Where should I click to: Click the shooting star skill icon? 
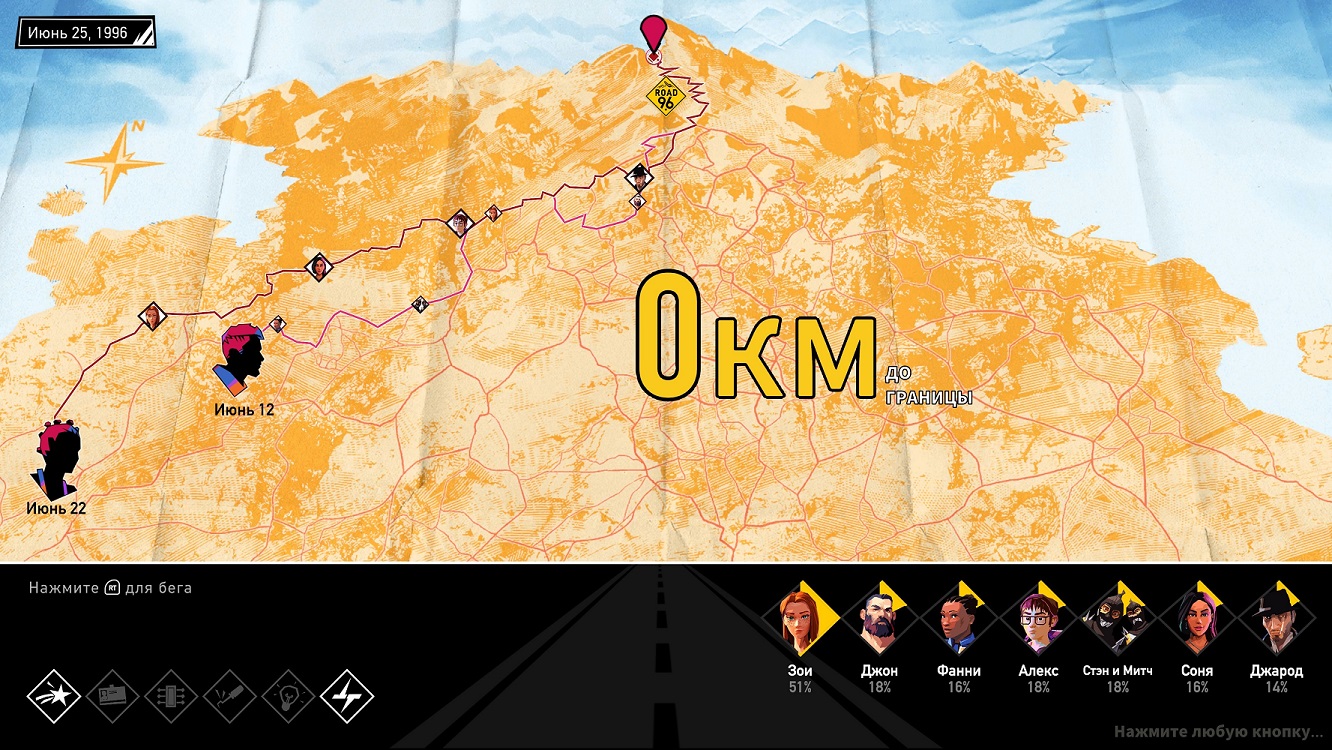53,696
